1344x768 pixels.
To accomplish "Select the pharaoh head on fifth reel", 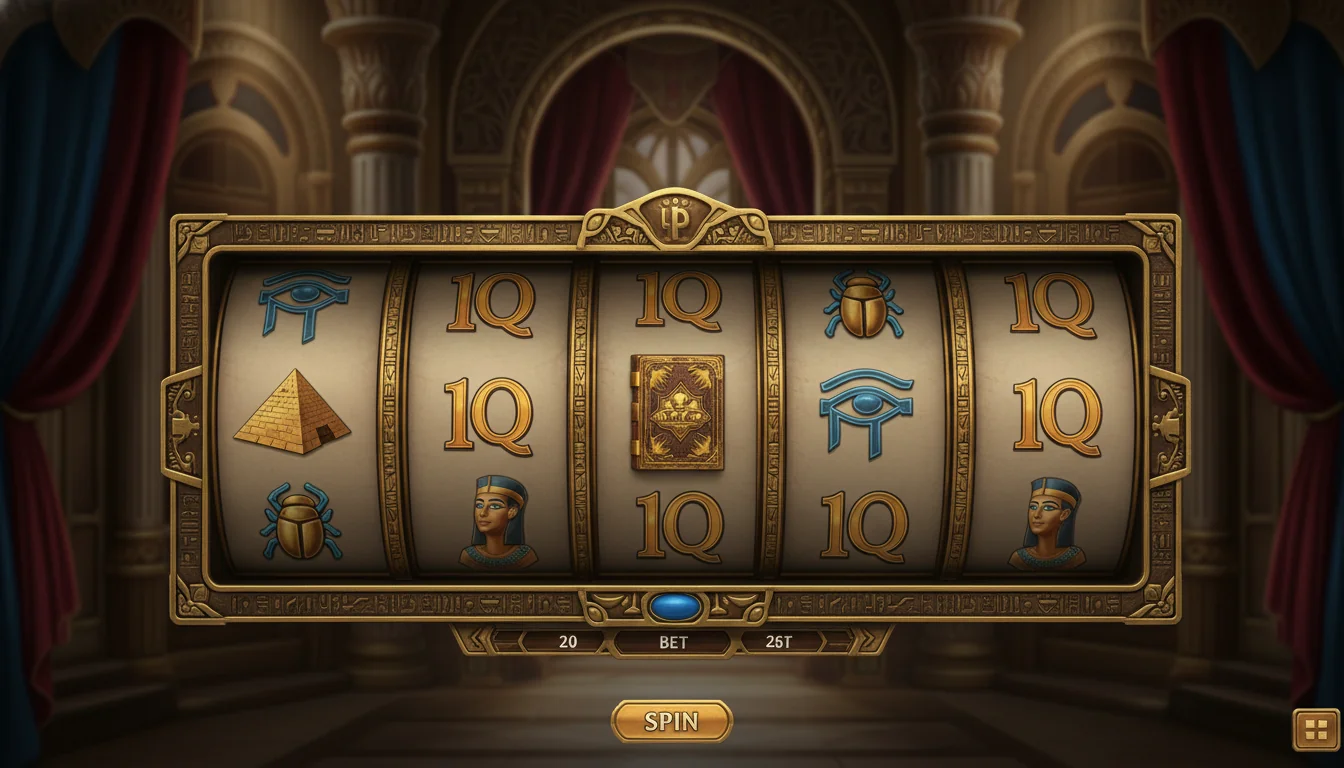I will tap(1049, 525).
